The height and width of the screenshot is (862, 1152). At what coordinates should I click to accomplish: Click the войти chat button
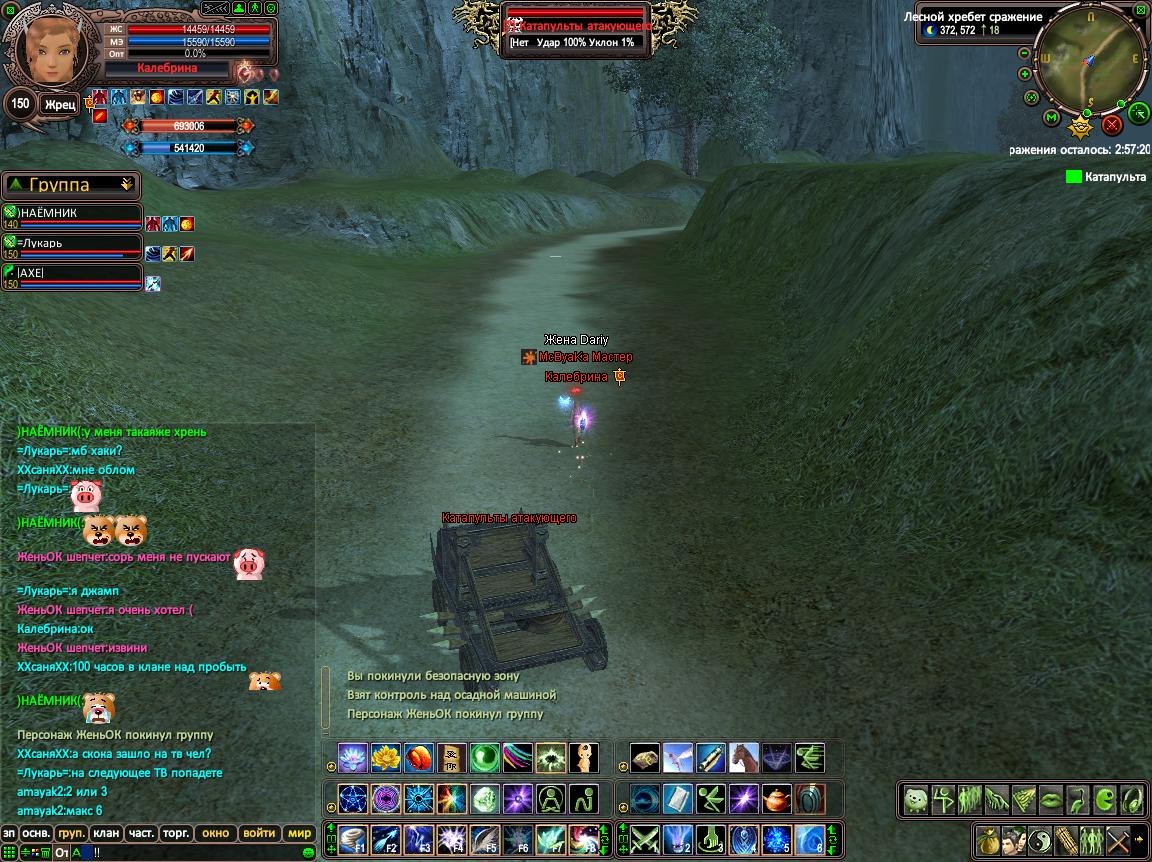tap(259, 833)
